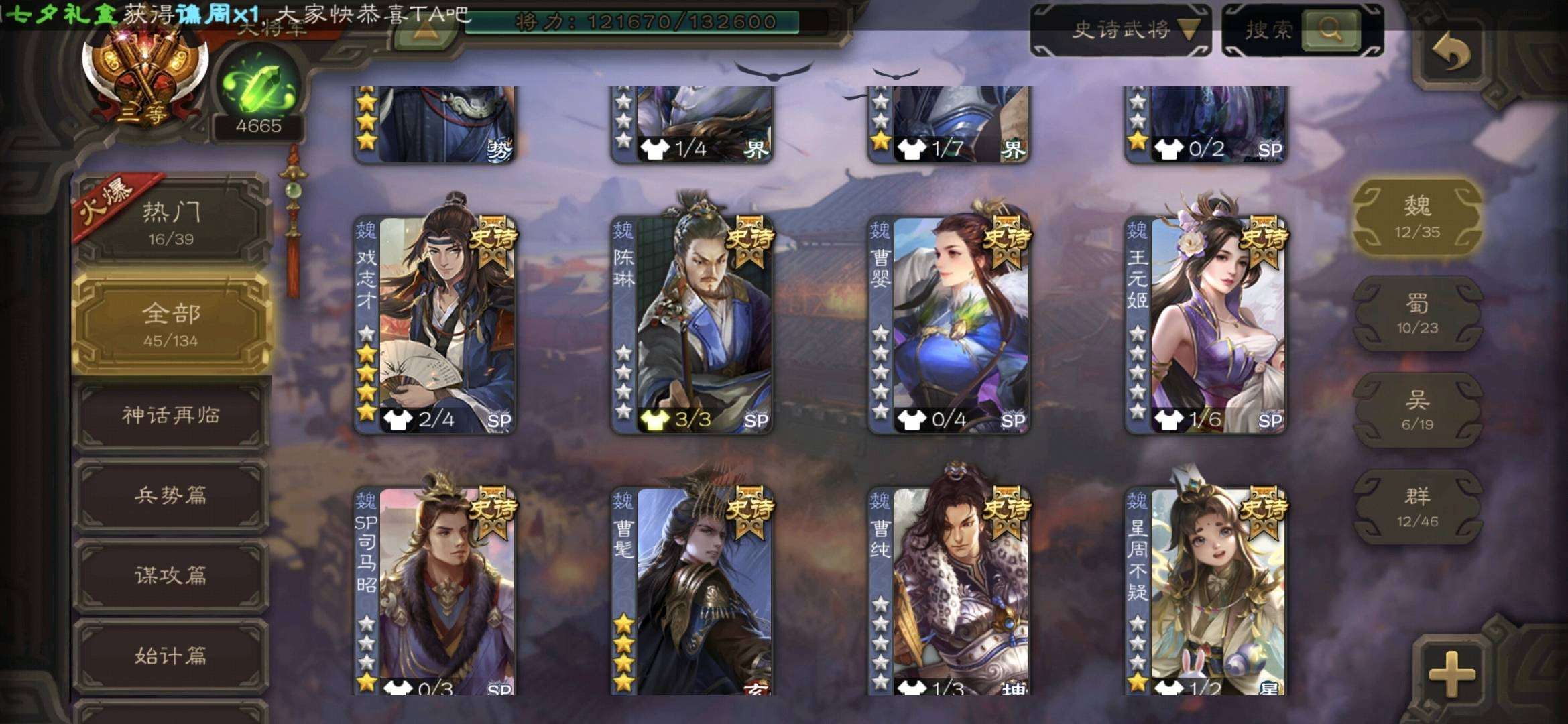Viewport: 1568px width, 724px height.
Task: Open the 陈琳 general card
Action: coord(692,325)
